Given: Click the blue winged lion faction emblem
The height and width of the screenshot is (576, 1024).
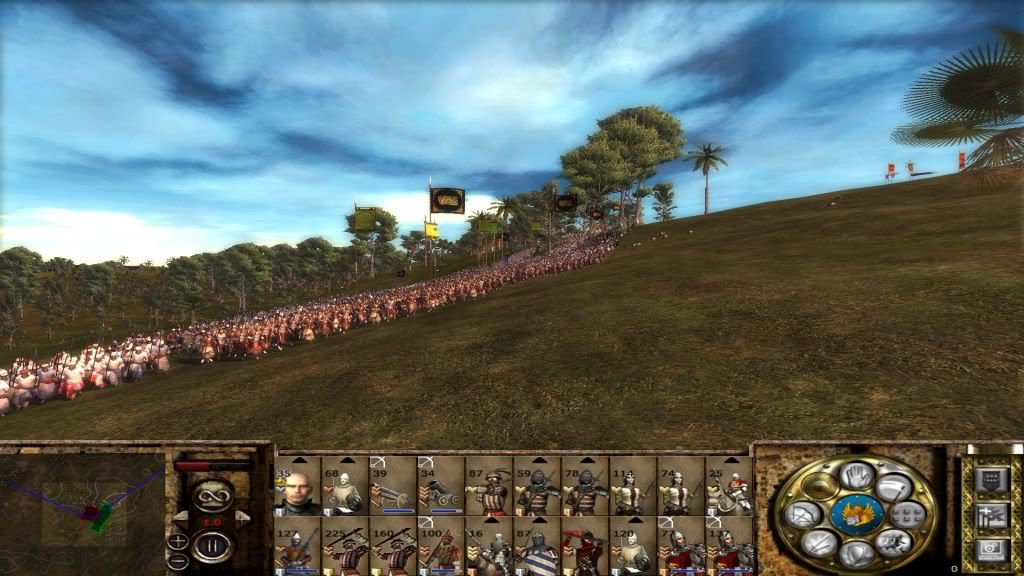Looking at the screenshot, I should pyautogui.click(x=857, y=514).
